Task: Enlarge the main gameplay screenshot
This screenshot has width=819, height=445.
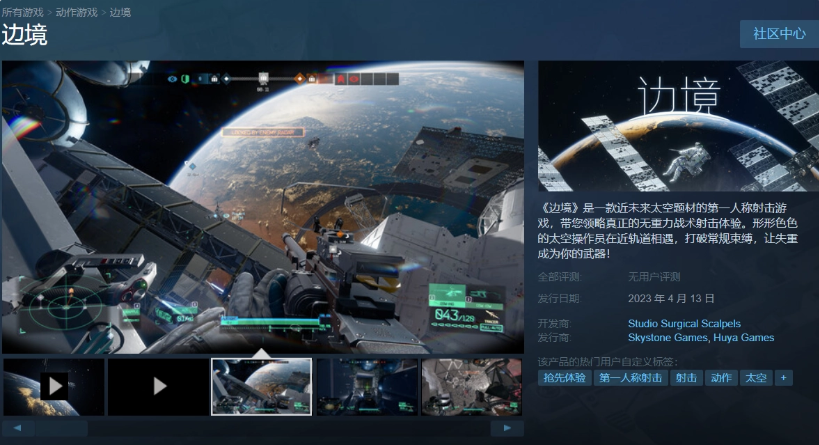Action: 263,207
